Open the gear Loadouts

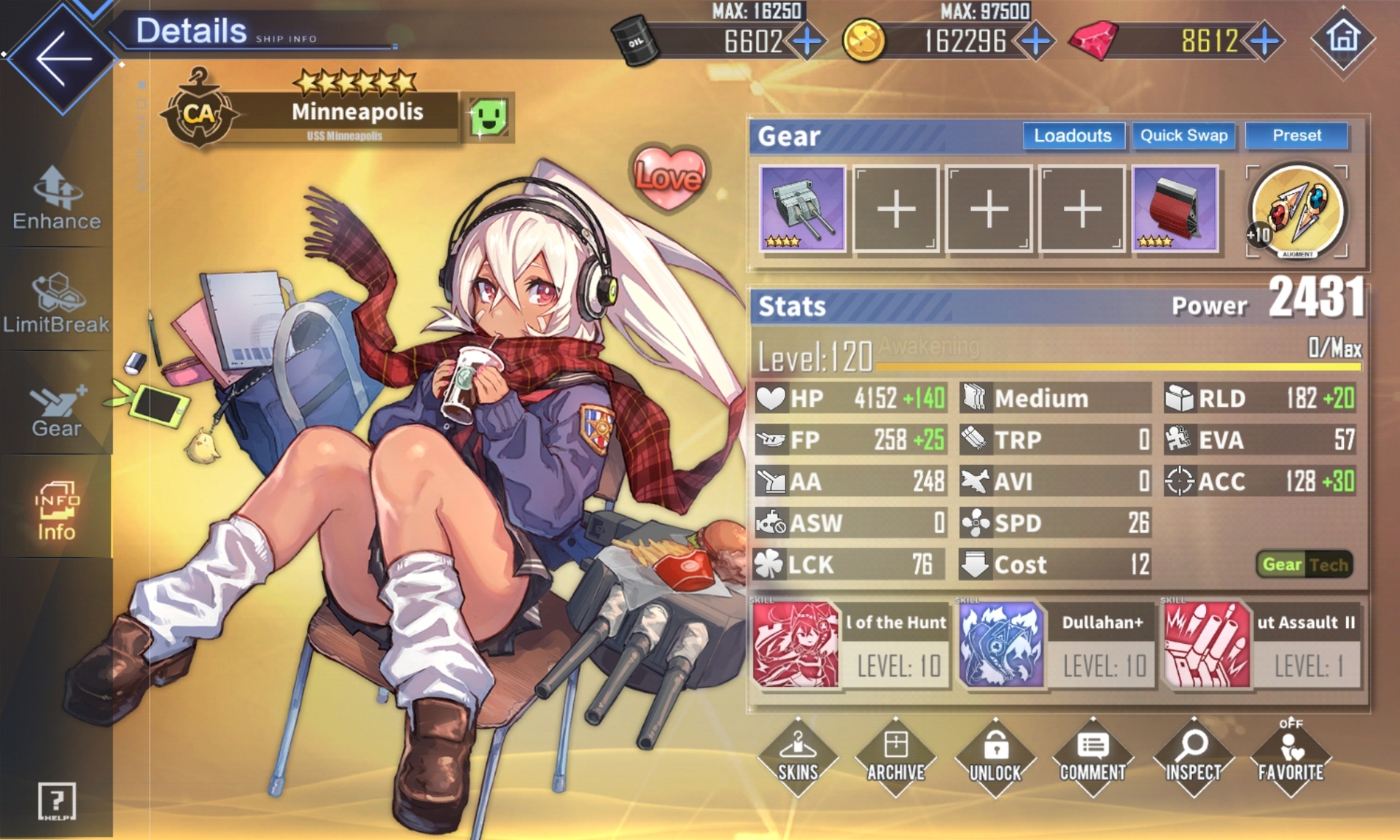(1073, 136)
